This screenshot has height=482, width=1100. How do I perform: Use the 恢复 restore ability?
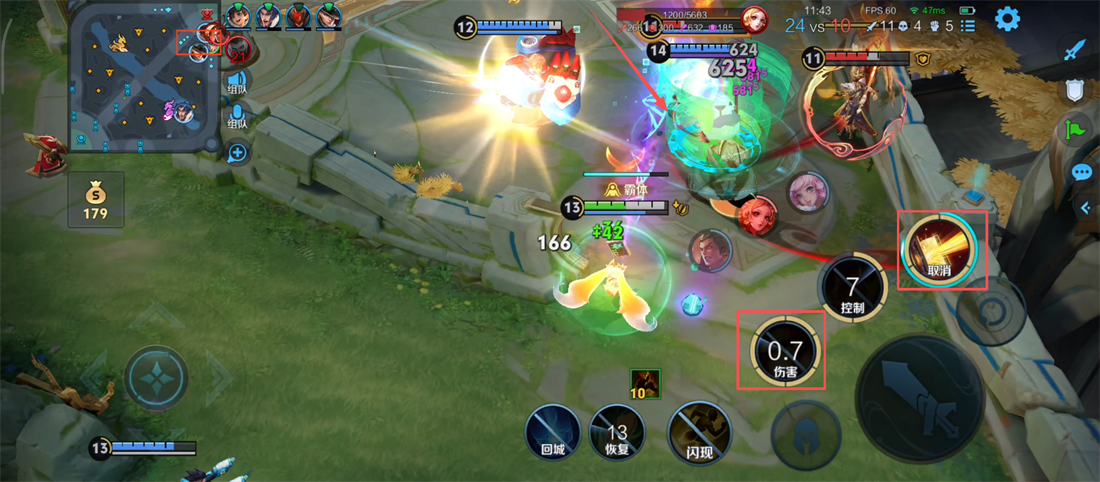pyautogui.click(x=617, y=434)
